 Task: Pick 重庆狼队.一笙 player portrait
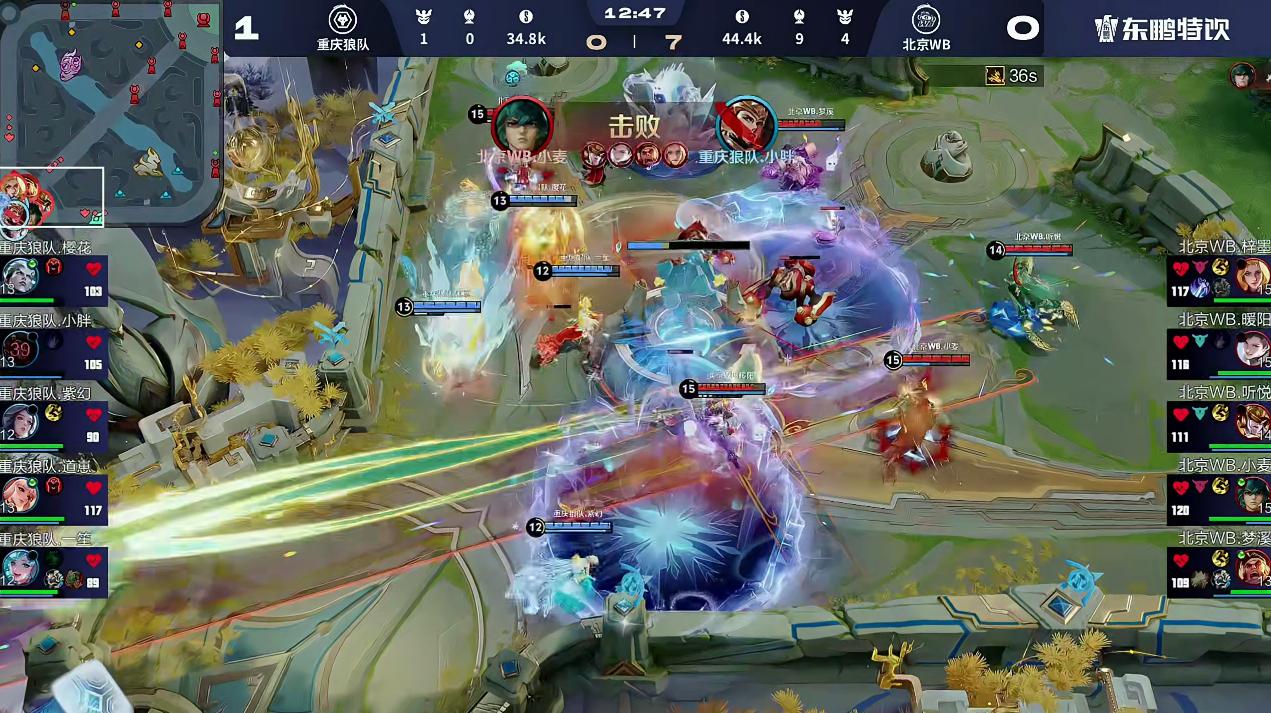click(20, 567)
